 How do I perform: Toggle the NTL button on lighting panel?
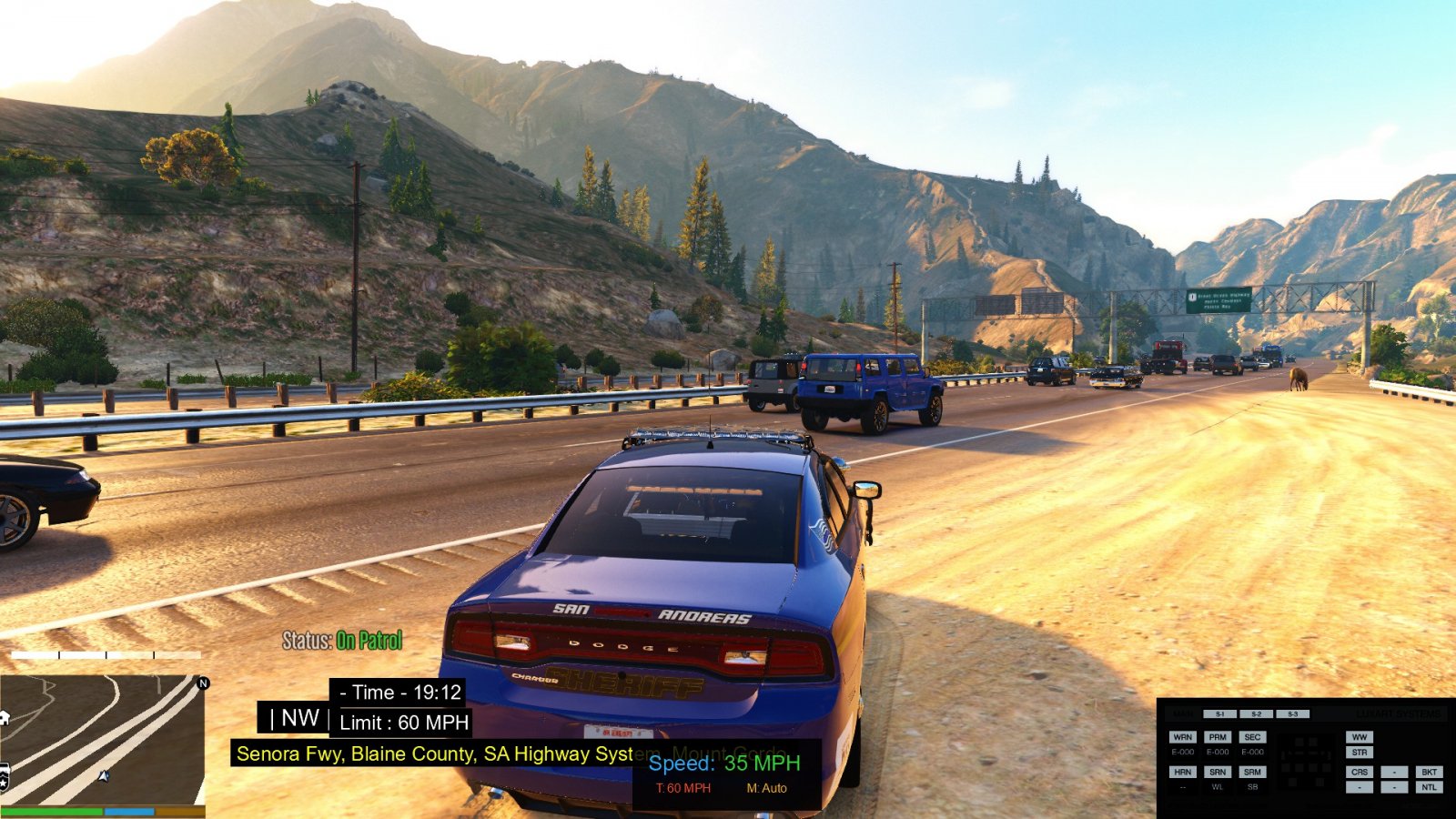coord(1429,787)
